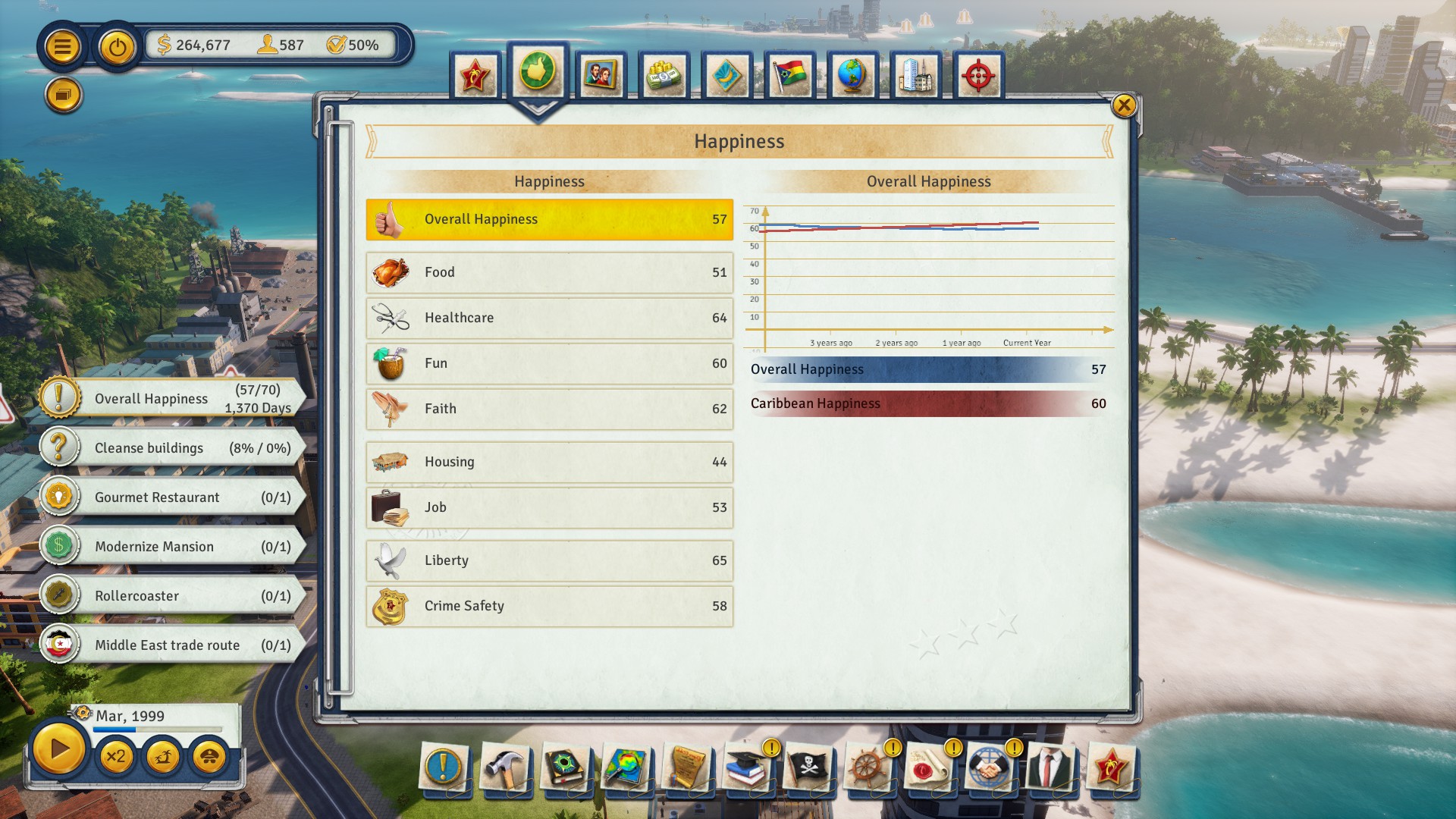The height and width of the screenshot is (819, 1456).
Task: View the Job happiness graph
Action: [549, 507]
